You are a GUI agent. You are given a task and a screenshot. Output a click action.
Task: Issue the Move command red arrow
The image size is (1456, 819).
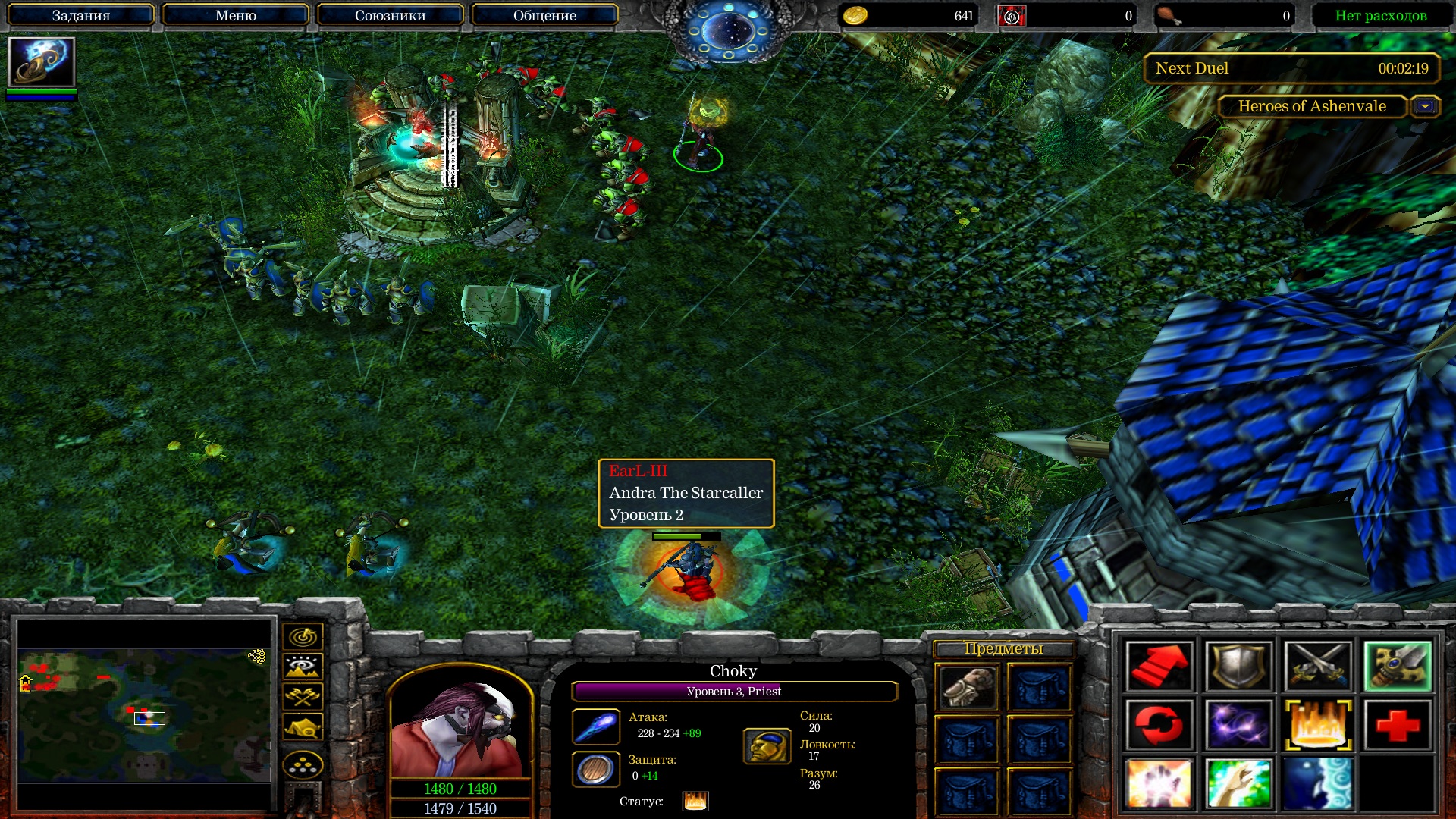coord(1159,667)
